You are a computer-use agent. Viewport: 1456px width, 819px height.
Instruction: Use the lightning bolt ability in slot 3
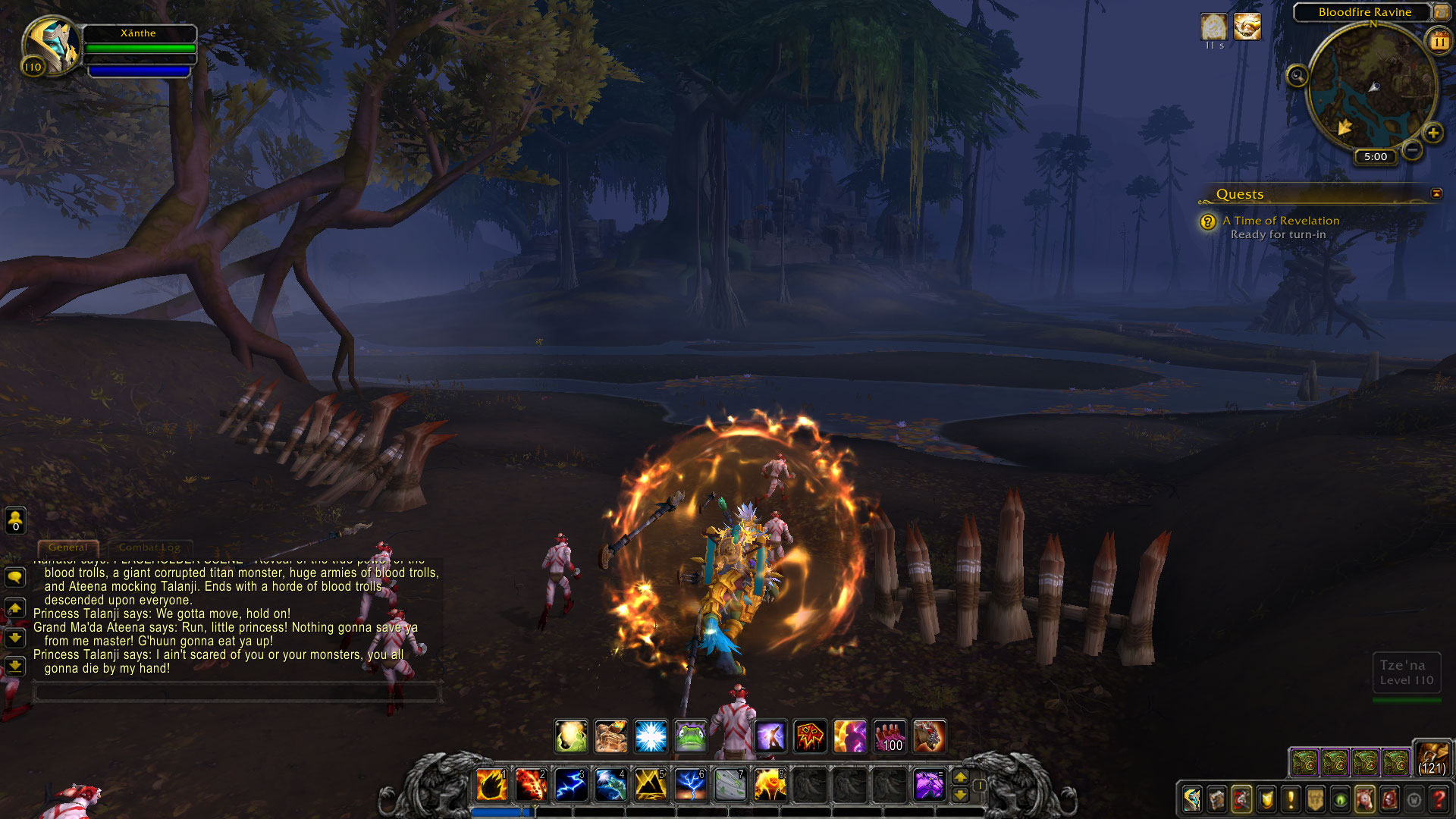point(570,785)
